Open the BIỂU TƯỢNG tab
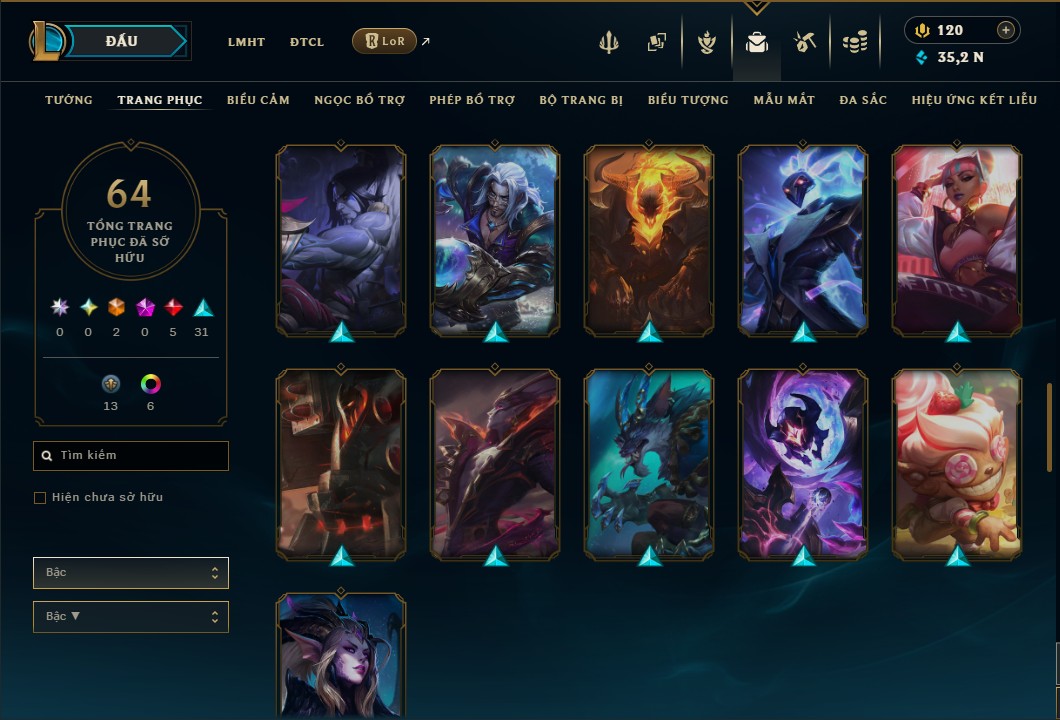This screenshot has width=1060, height=720. coord(688,100)
